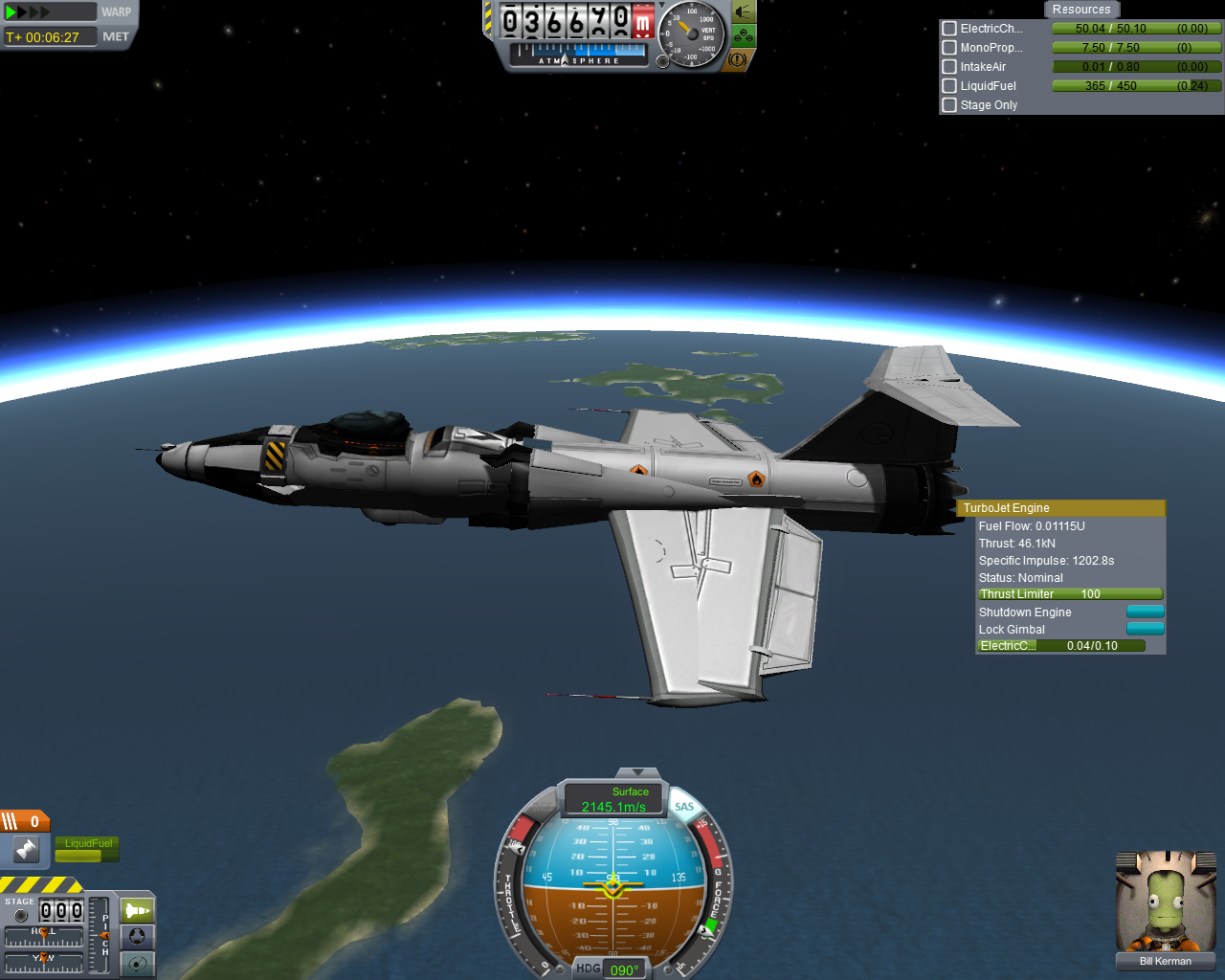The height and width of the screenshot is (980, 1225).
Task: Toggle the brakes warning button
Action: point(737,59)
